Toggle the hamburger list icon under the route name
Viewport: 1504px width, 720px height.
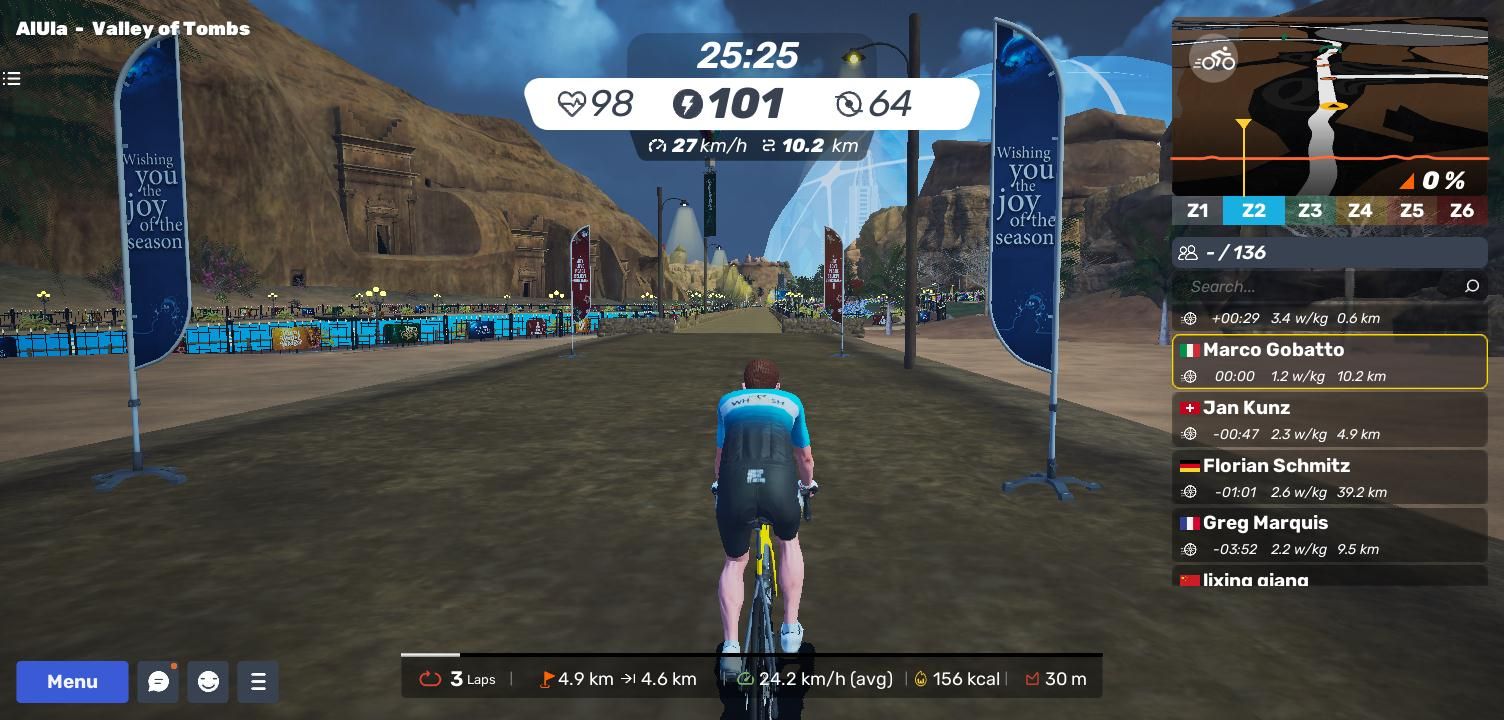(12, 78)
